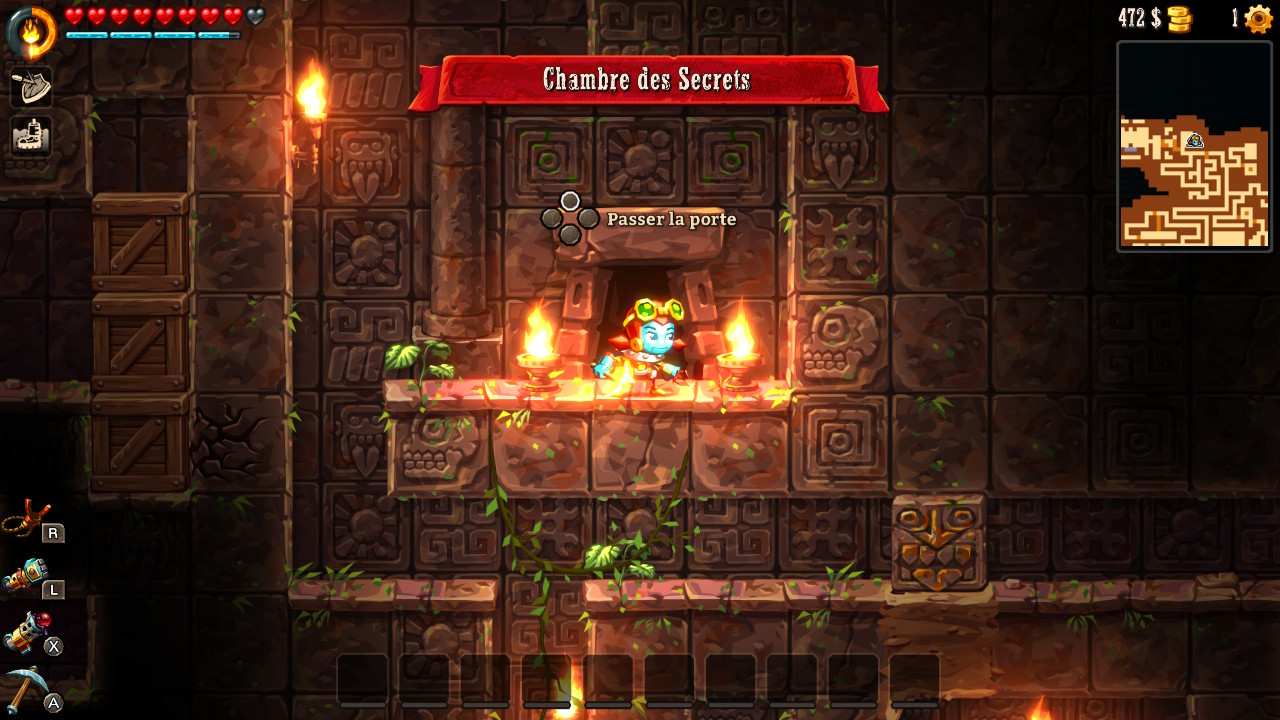
Task: Open the upgrade cog icon
Action: tap(1258, 19)
